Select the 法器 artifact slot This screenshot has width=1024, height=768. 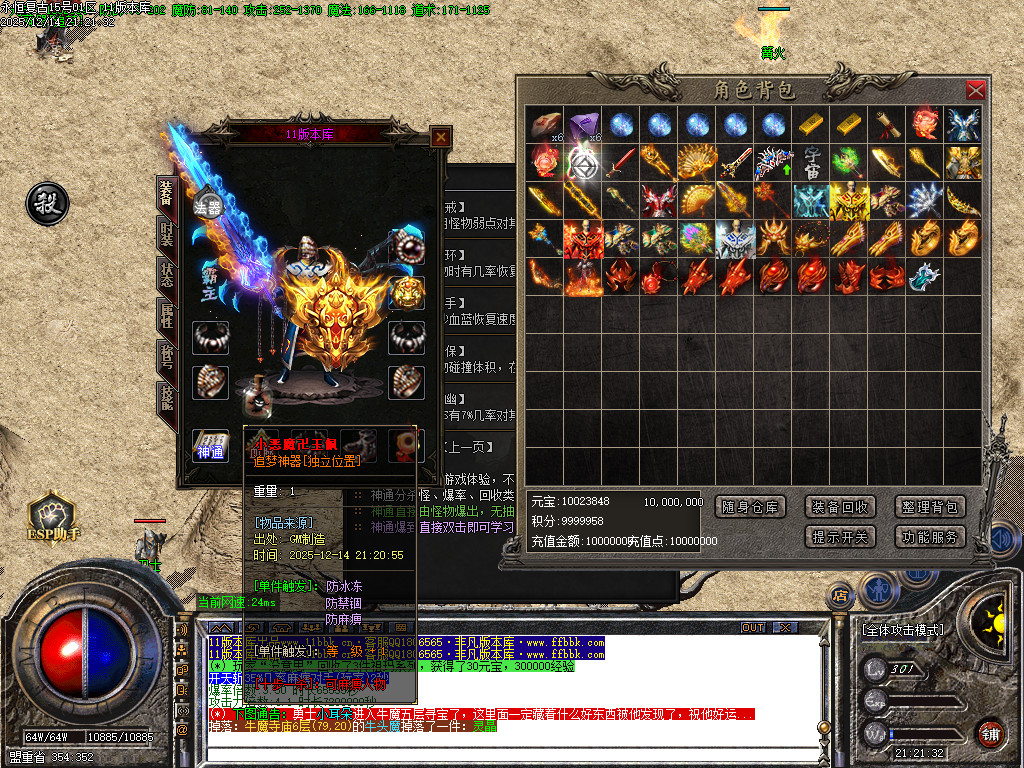pyautogui.click(x=208, y=206)
